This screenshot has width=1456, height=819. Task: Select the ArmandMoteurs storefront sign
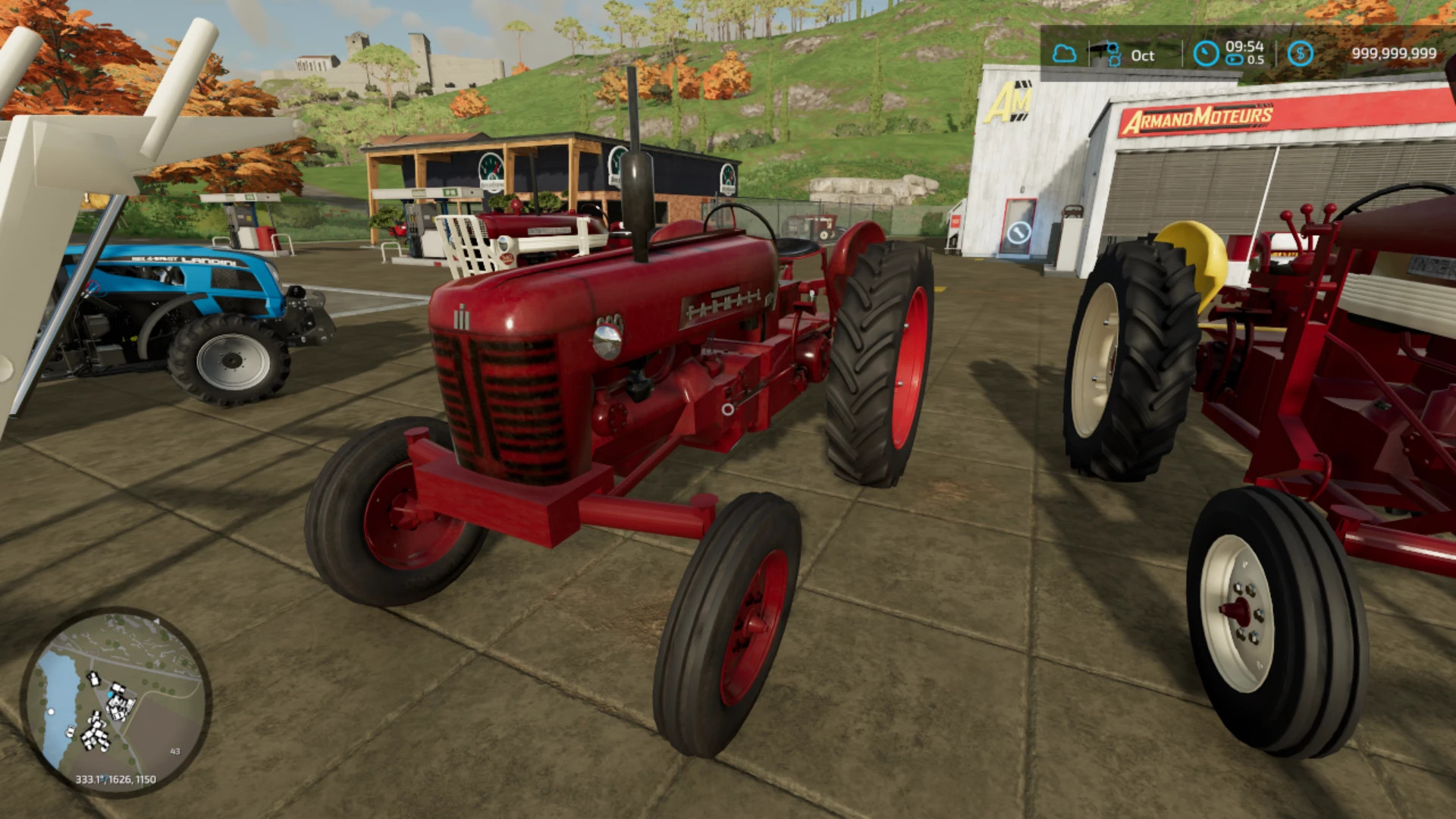(1200, 118)
